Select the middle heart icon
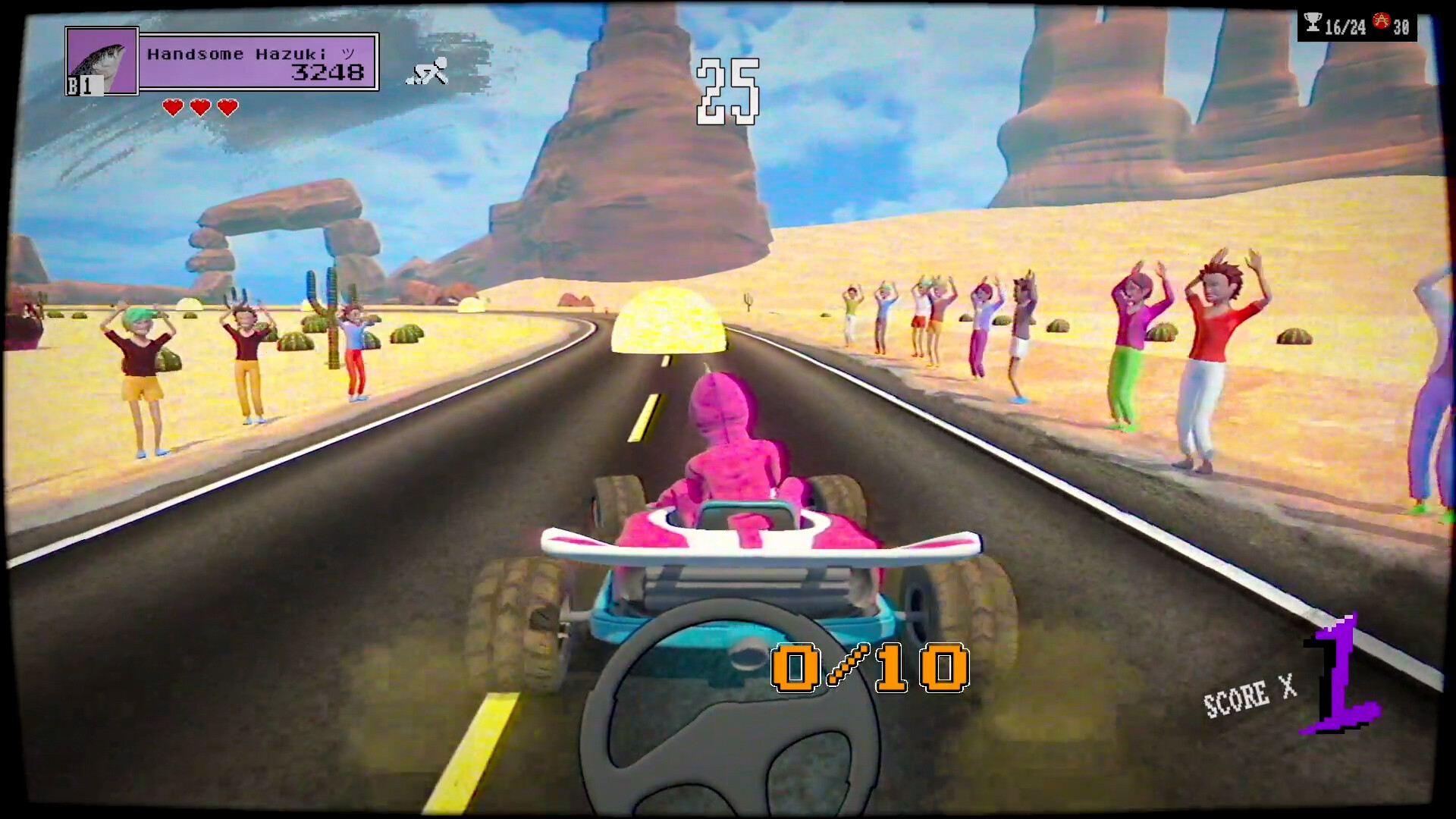Image resolution: width=1456 pixels, height=819 pixels. tap(199, 106)
